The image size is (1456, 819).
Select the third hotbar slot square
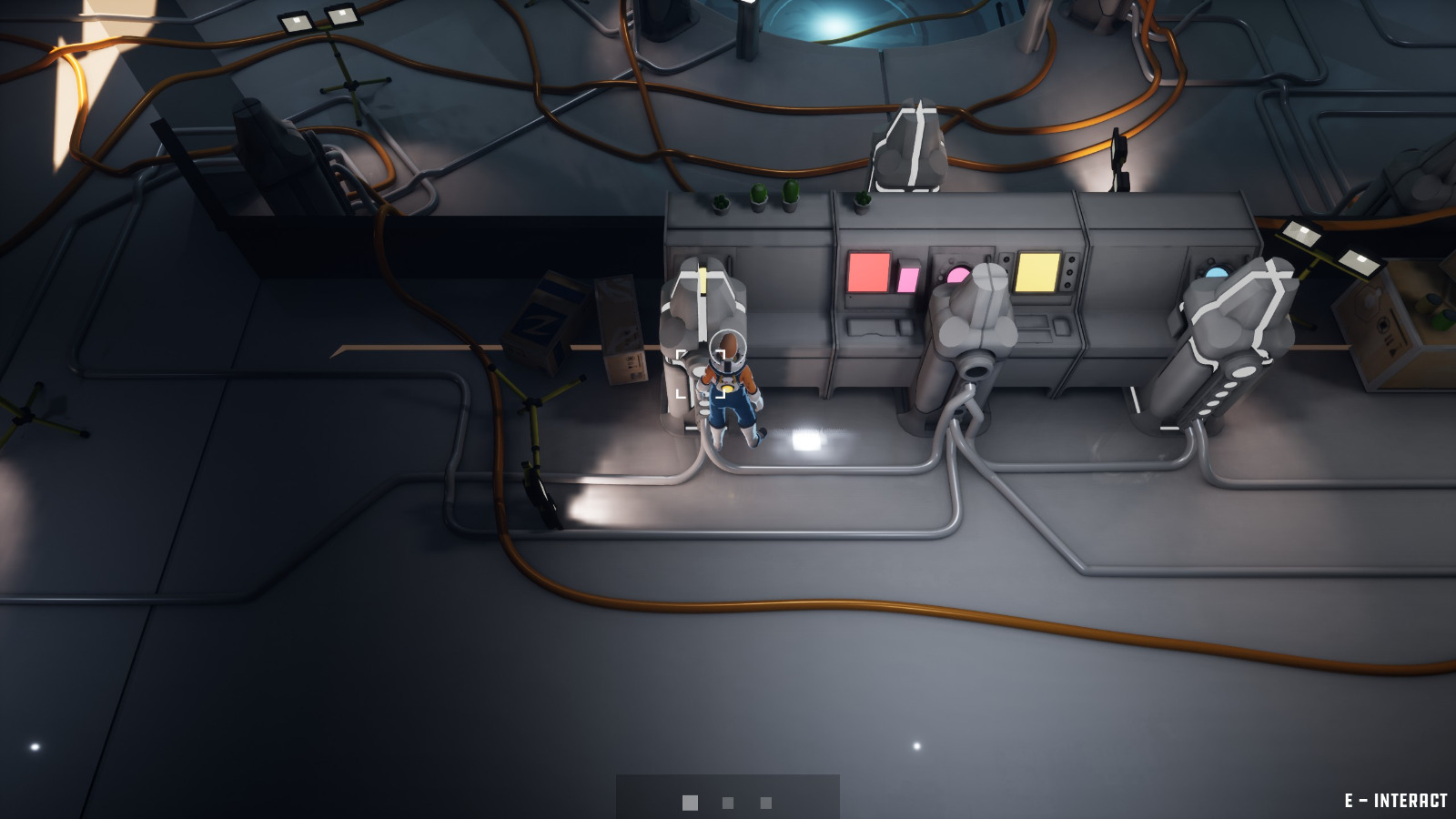click(764, 803)
